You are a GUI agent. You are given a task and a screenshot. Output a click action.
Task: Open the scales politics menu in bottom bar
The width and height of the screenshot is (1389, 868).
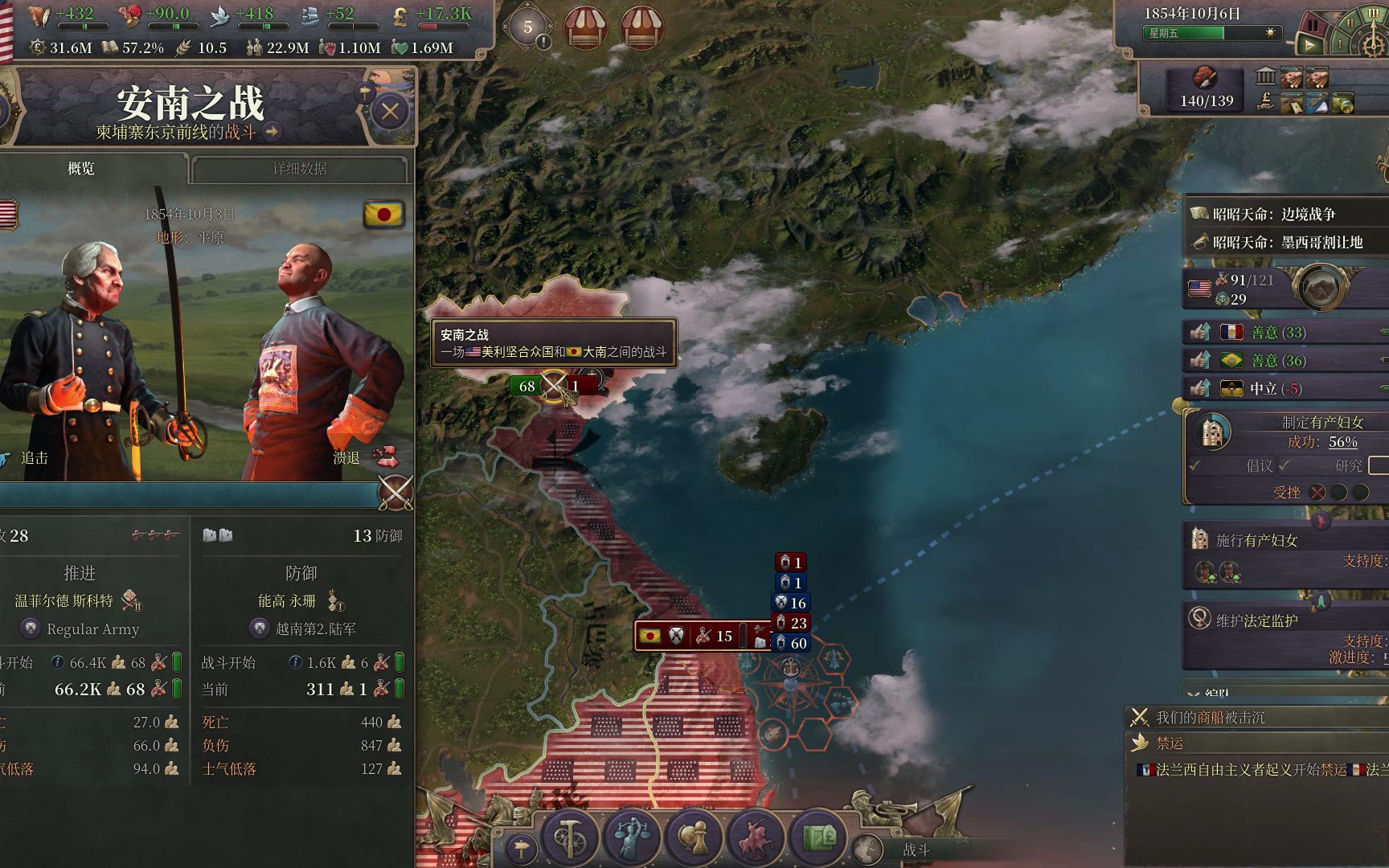[632, 836]
